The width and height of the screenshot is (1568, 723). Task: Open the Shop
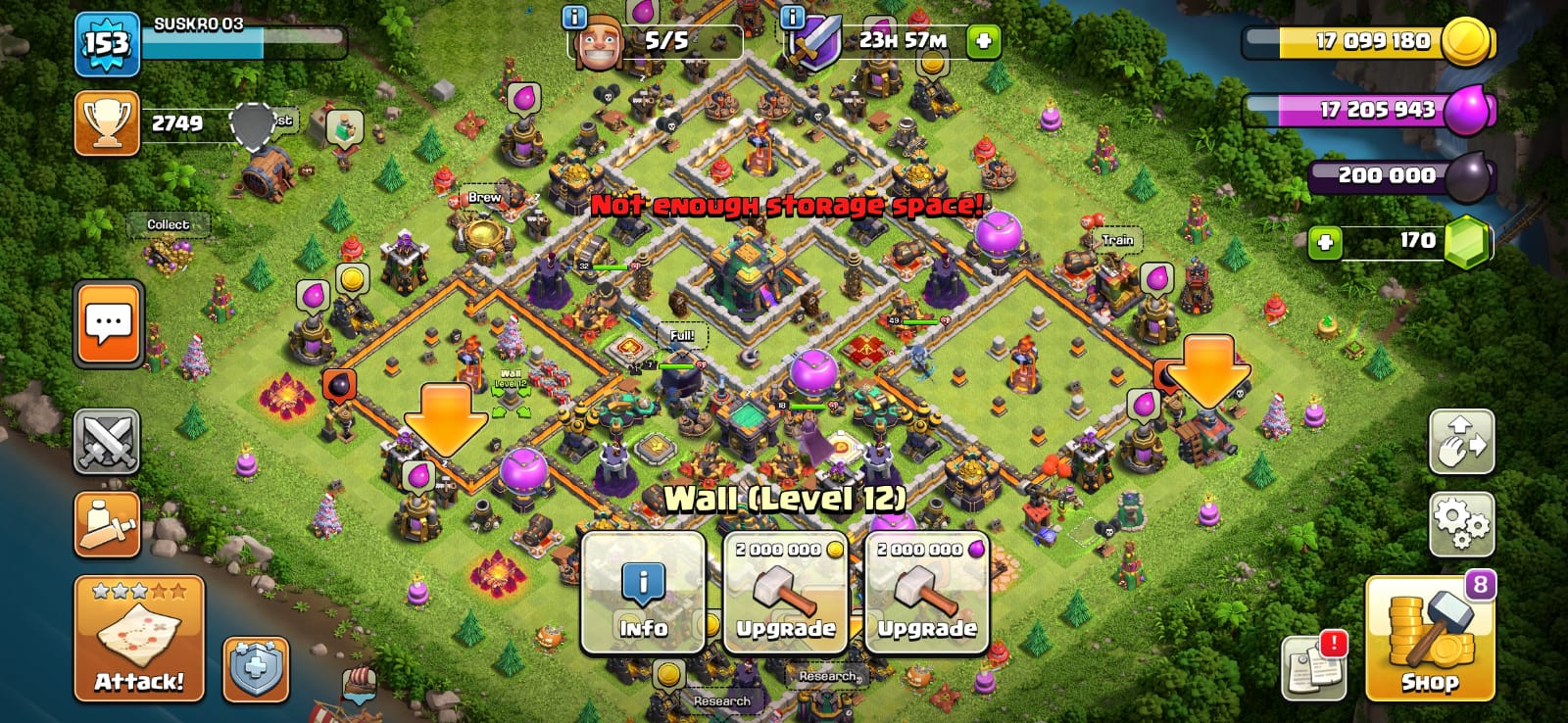pyautogui.click(x=1430, y=639)
